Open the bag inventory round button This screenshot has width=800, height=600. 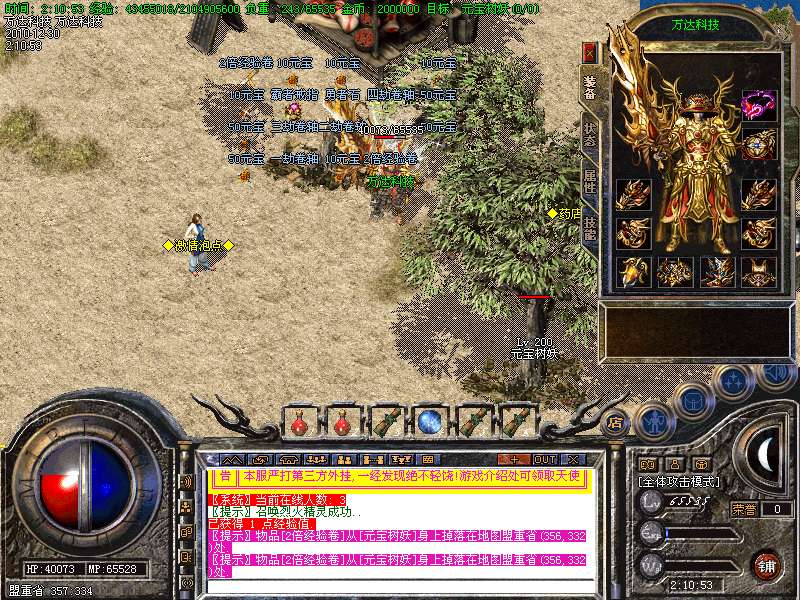click(x=694, y=399)
